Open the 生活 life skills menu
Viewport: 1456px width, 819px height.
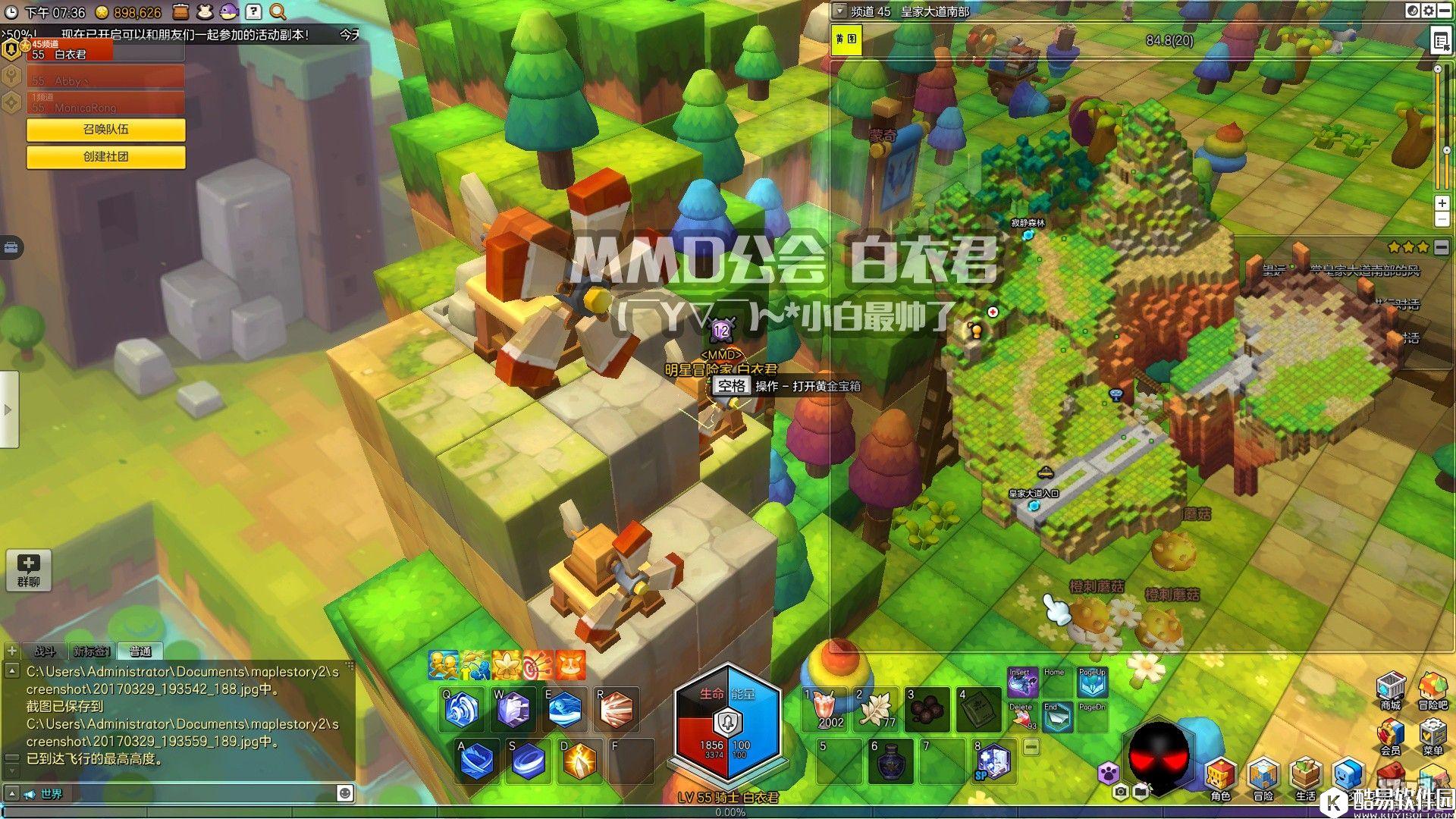click(x=1305, y=779)
